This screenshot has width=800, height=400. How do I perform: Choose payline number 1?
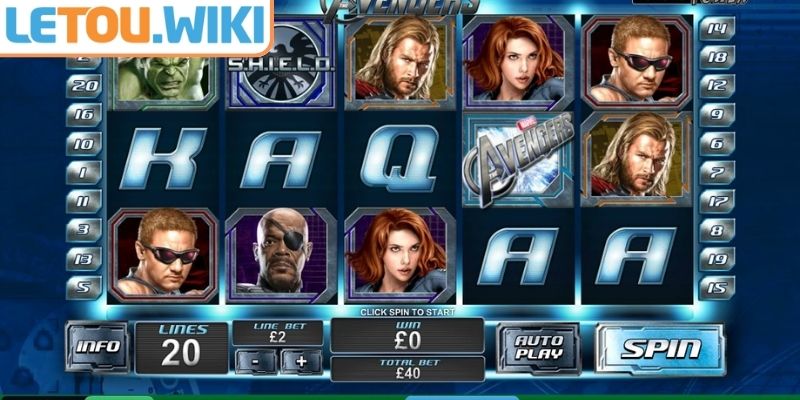coord(84,172)
